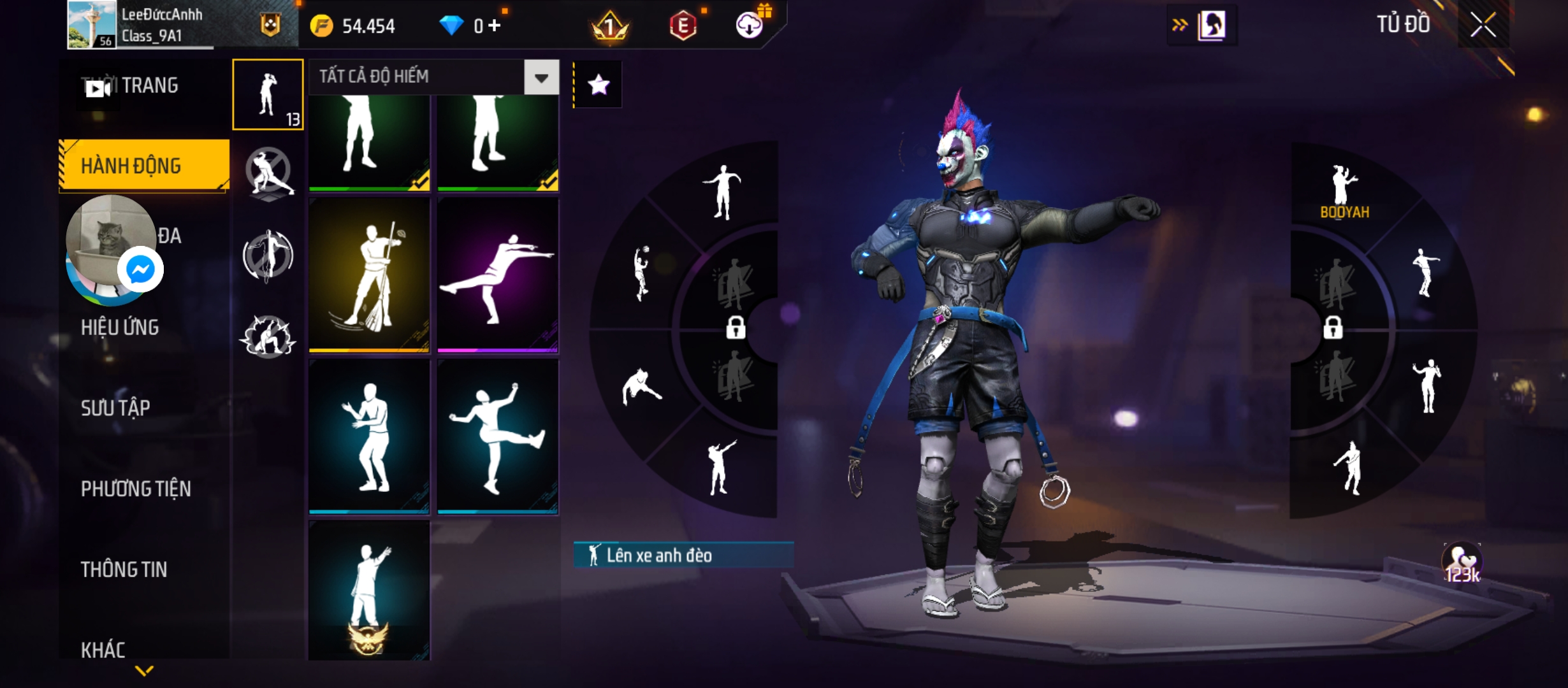Open the Khác category
The height and width of the screenshot is (688, 1568).
click(x=103, y=650)
